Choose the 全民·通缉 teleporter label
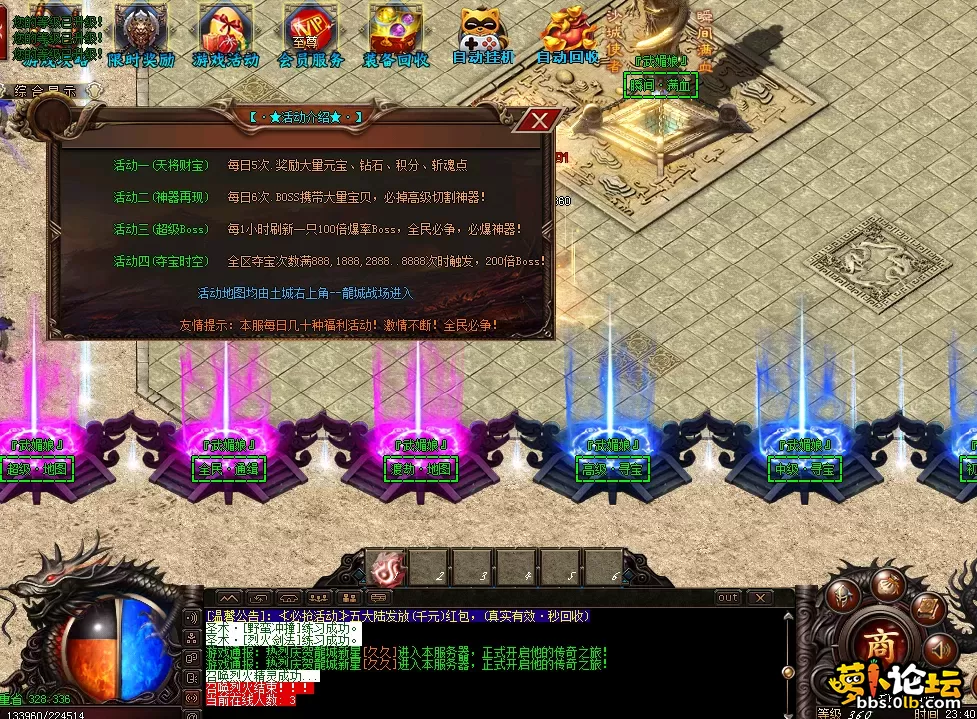 [226, 469]
